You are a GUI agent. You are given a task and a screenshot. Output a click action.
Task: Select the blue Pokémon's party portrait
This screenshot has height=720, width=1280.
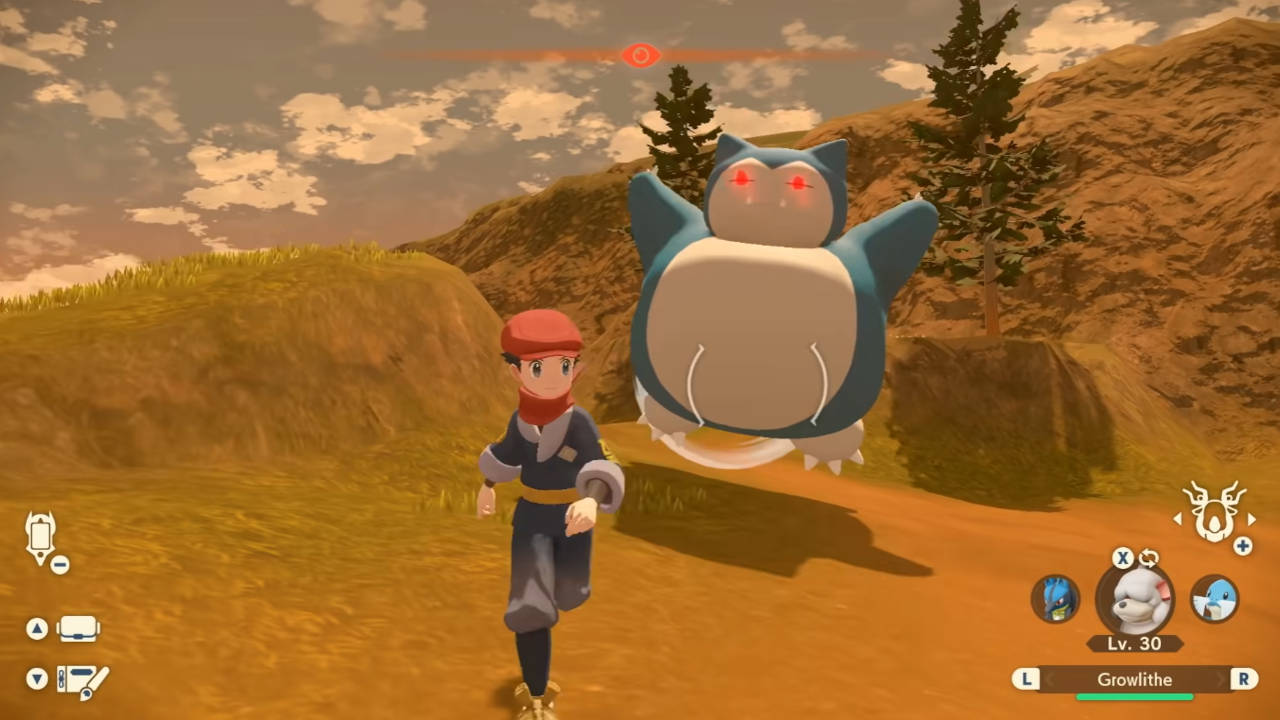[x=1215, y=599]
